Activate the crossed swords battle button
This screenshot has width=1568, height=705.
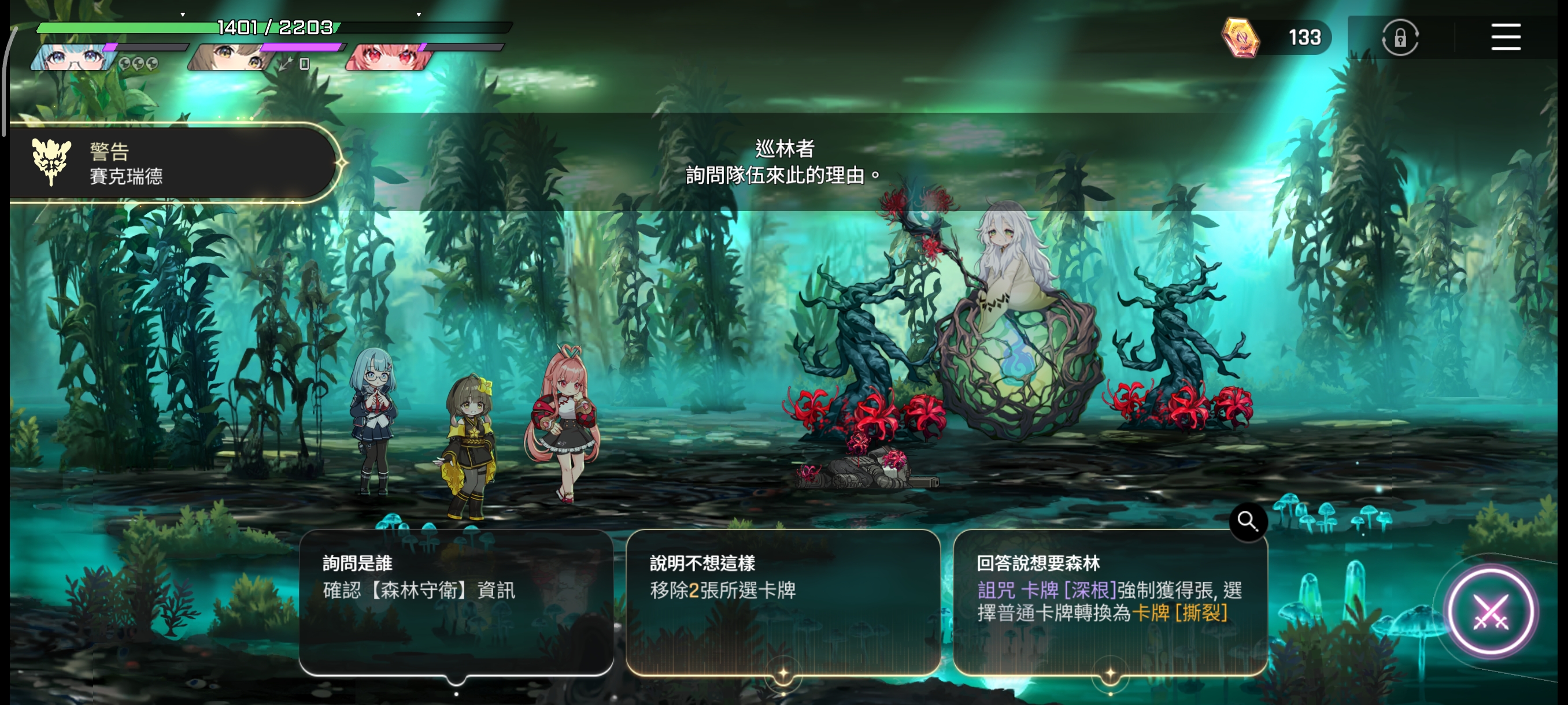tap(1489, 611)
